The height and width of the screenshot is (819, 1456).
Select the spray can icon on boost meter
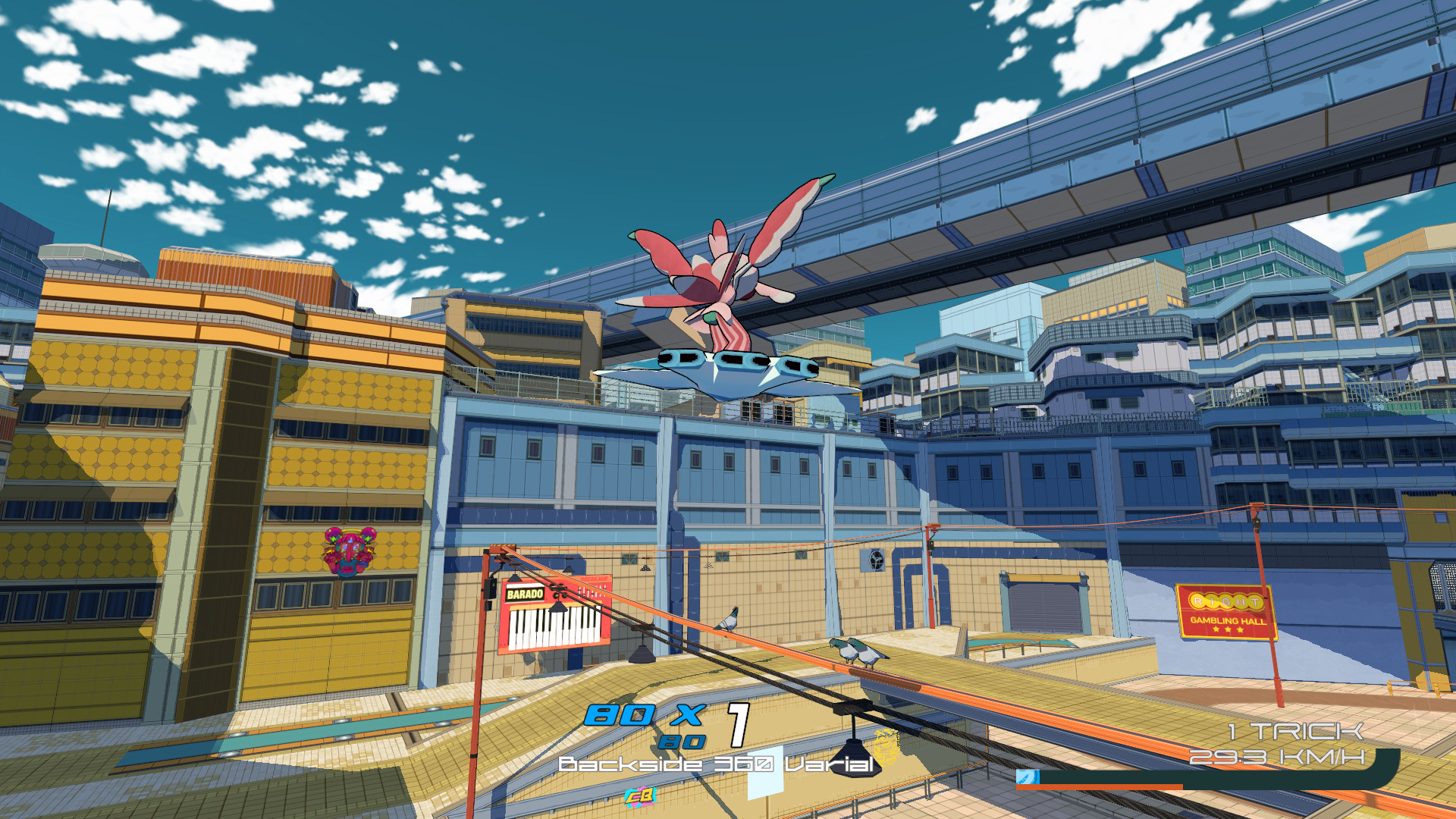click(1028, 777)
